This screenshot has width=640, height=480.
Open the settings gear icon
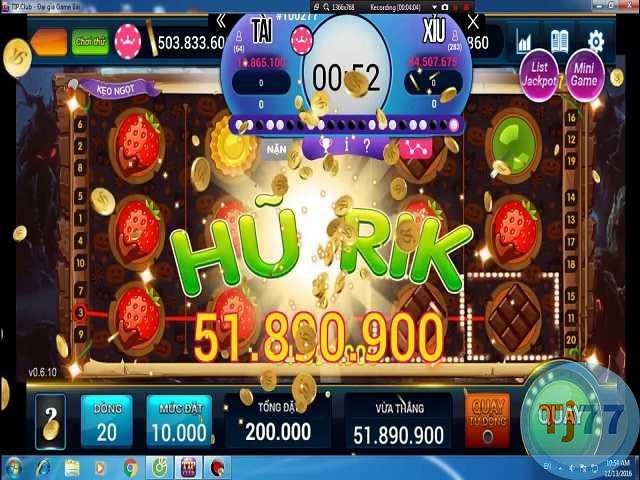[x=595, y=41]
